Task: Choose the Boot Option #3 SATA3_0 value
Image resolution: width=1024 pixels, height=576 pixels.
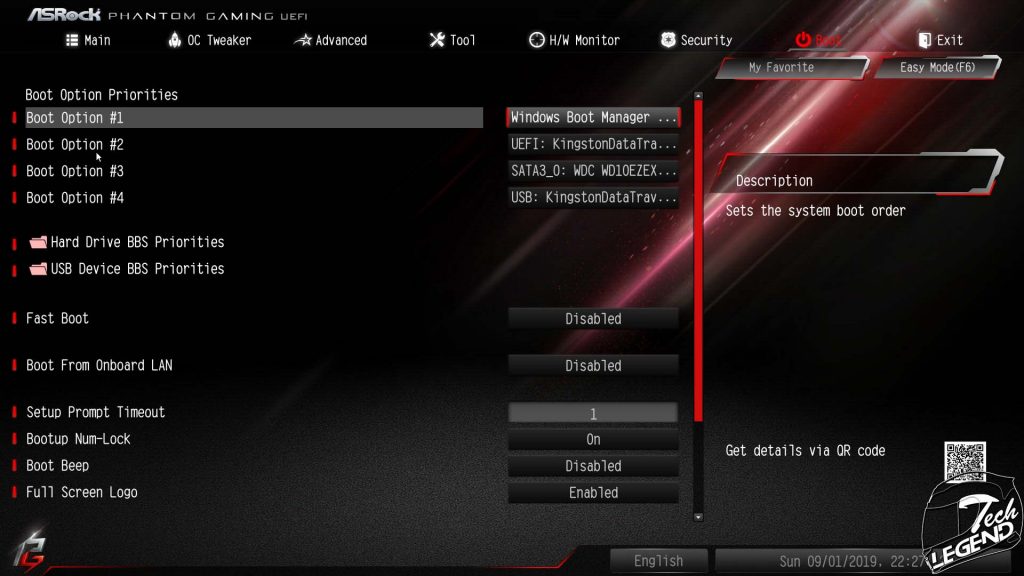Action: pyautogui.click(x=593, y=171)
